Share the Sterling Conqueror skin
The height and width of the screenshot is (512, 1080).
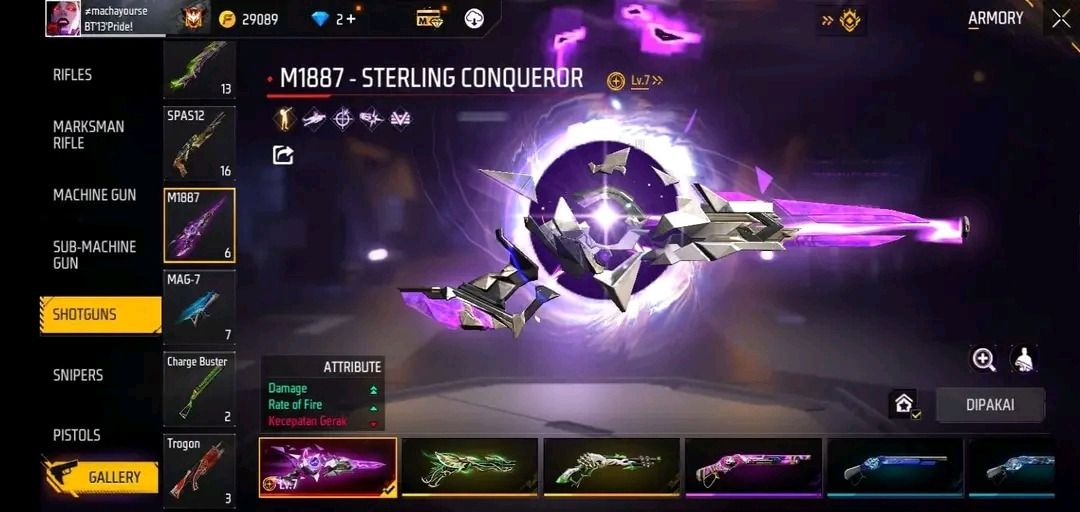[x=283, y=155]
